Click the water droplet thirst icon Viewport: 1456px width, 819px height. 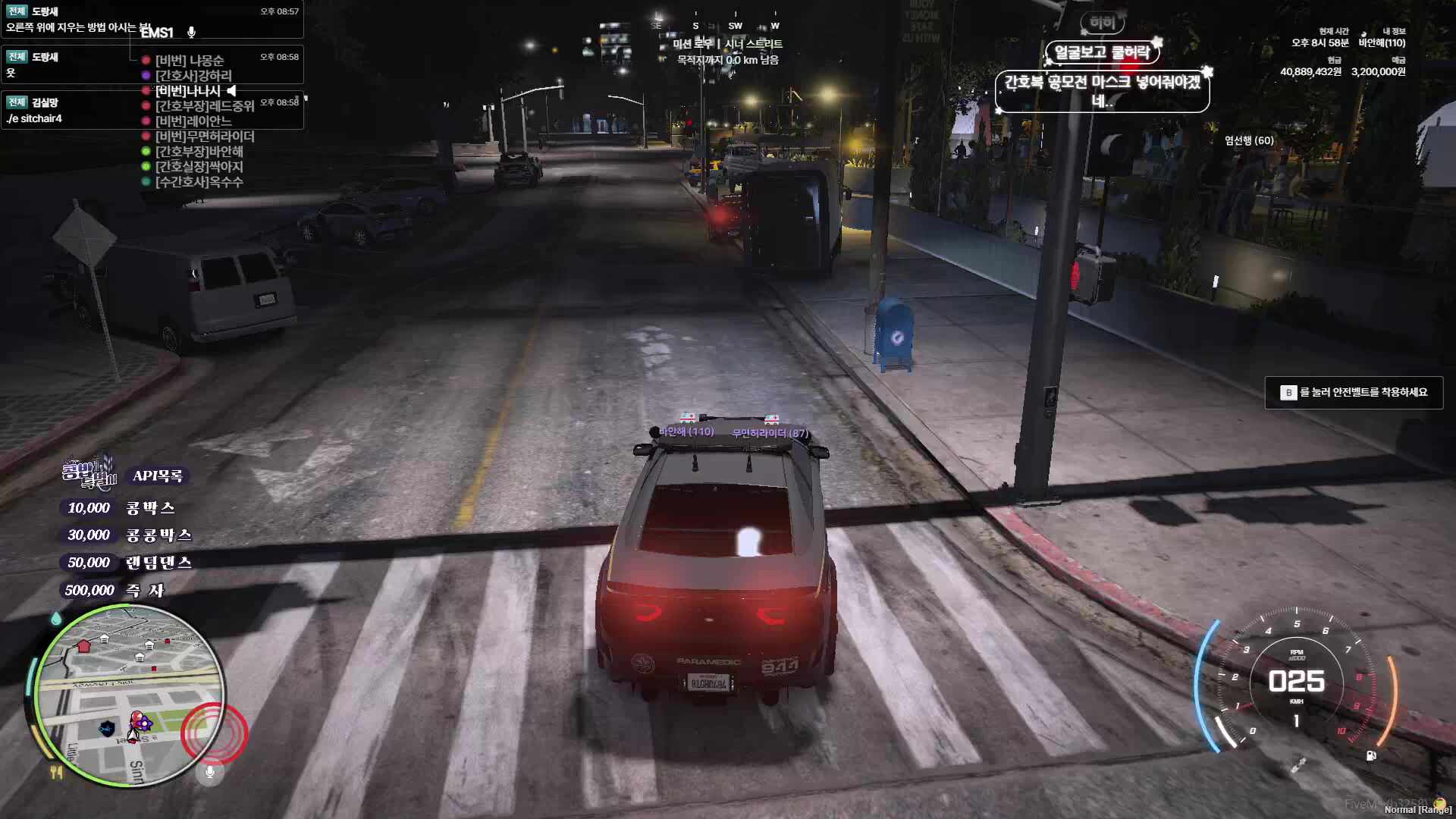coord(56,619)
